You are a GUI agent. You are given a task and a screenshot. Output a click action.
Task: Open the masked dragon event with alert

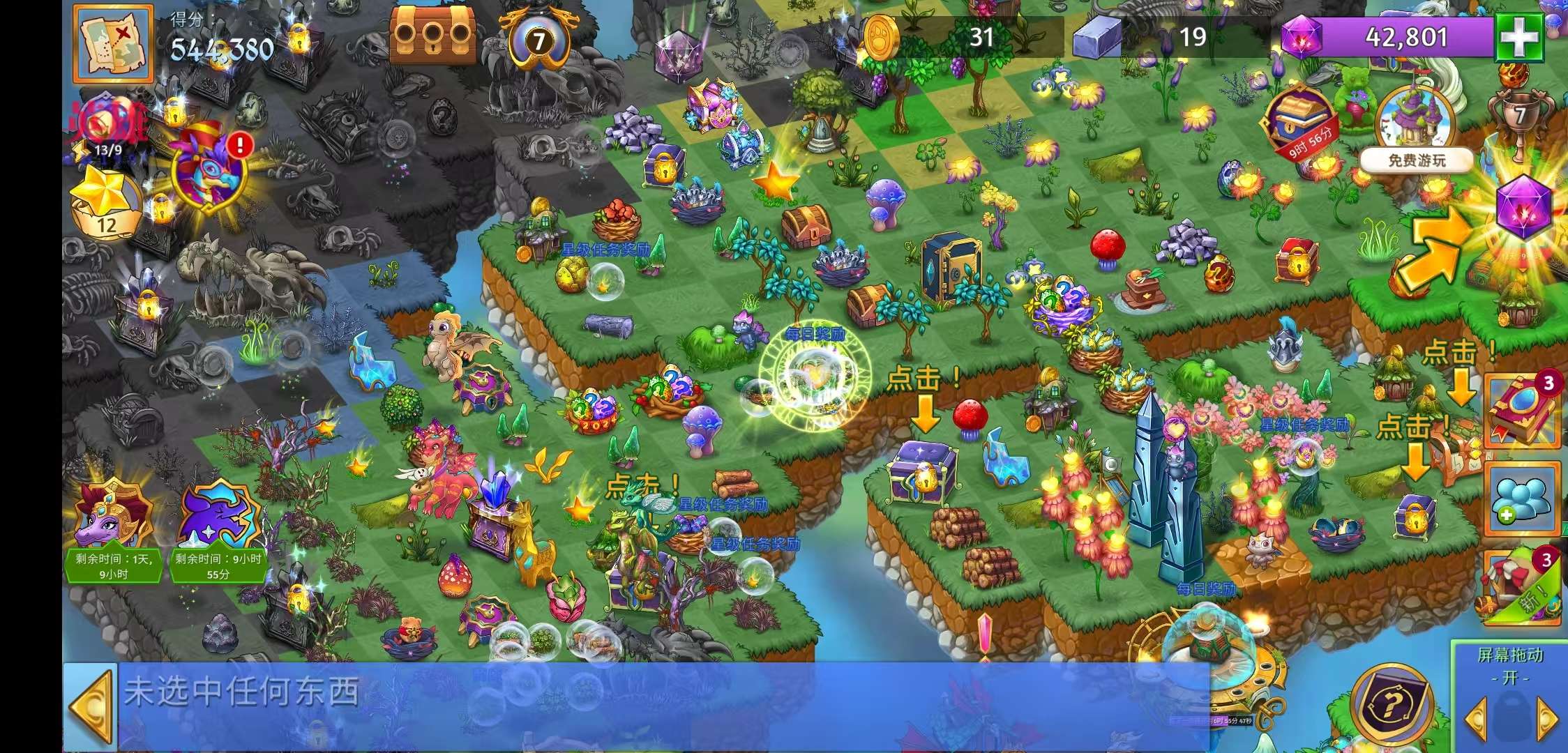209,169
